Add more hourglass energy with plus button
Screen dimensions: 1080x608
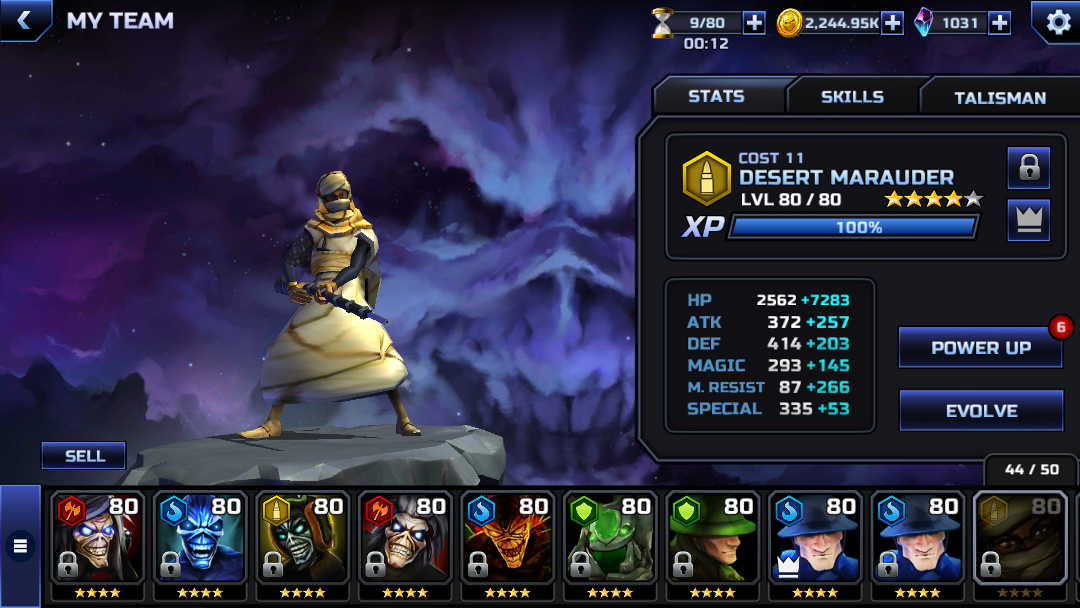click(x=754, y=23)
